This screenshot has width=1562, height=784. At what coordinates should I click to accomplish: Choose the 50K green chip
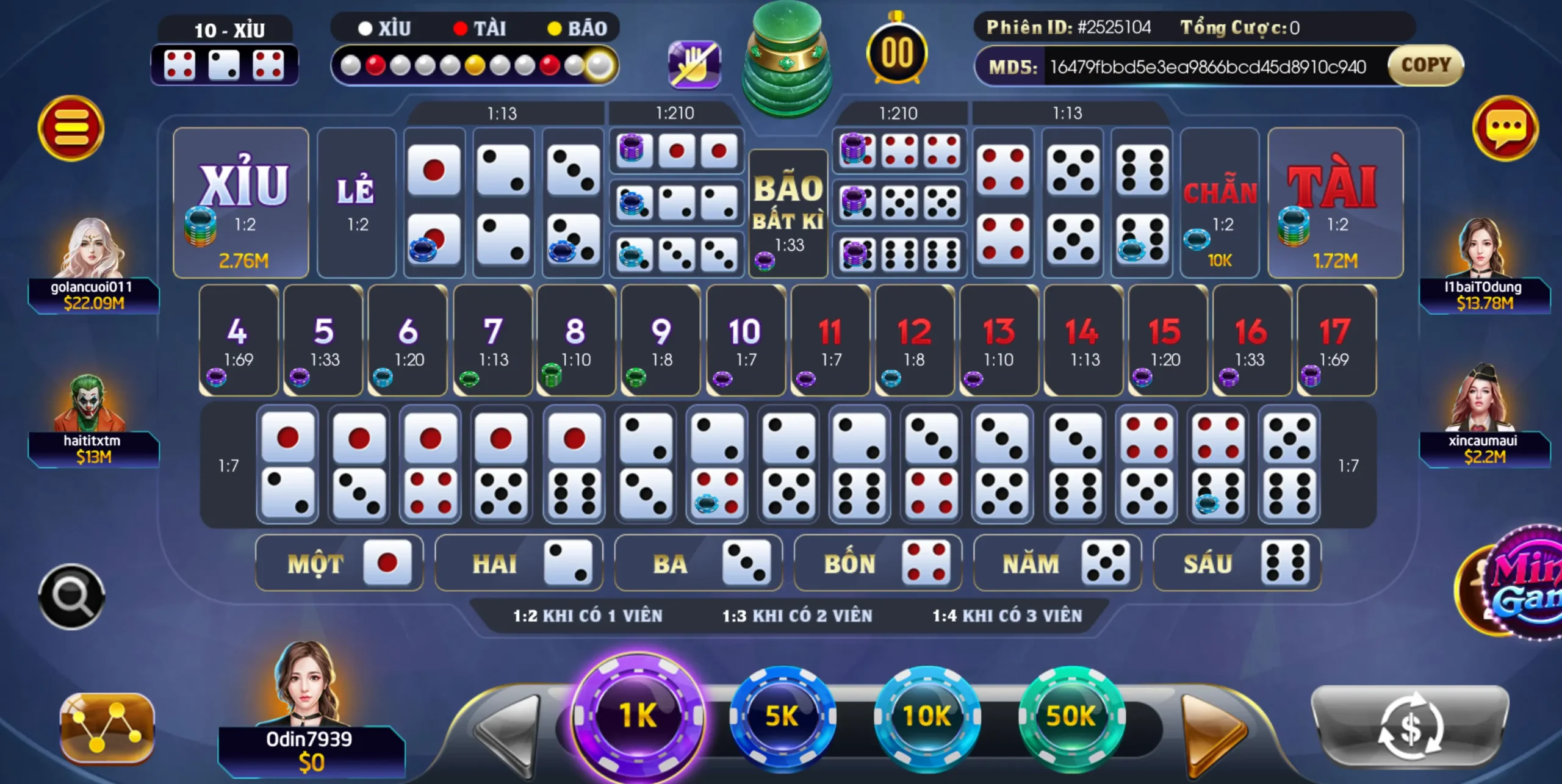1071,716
